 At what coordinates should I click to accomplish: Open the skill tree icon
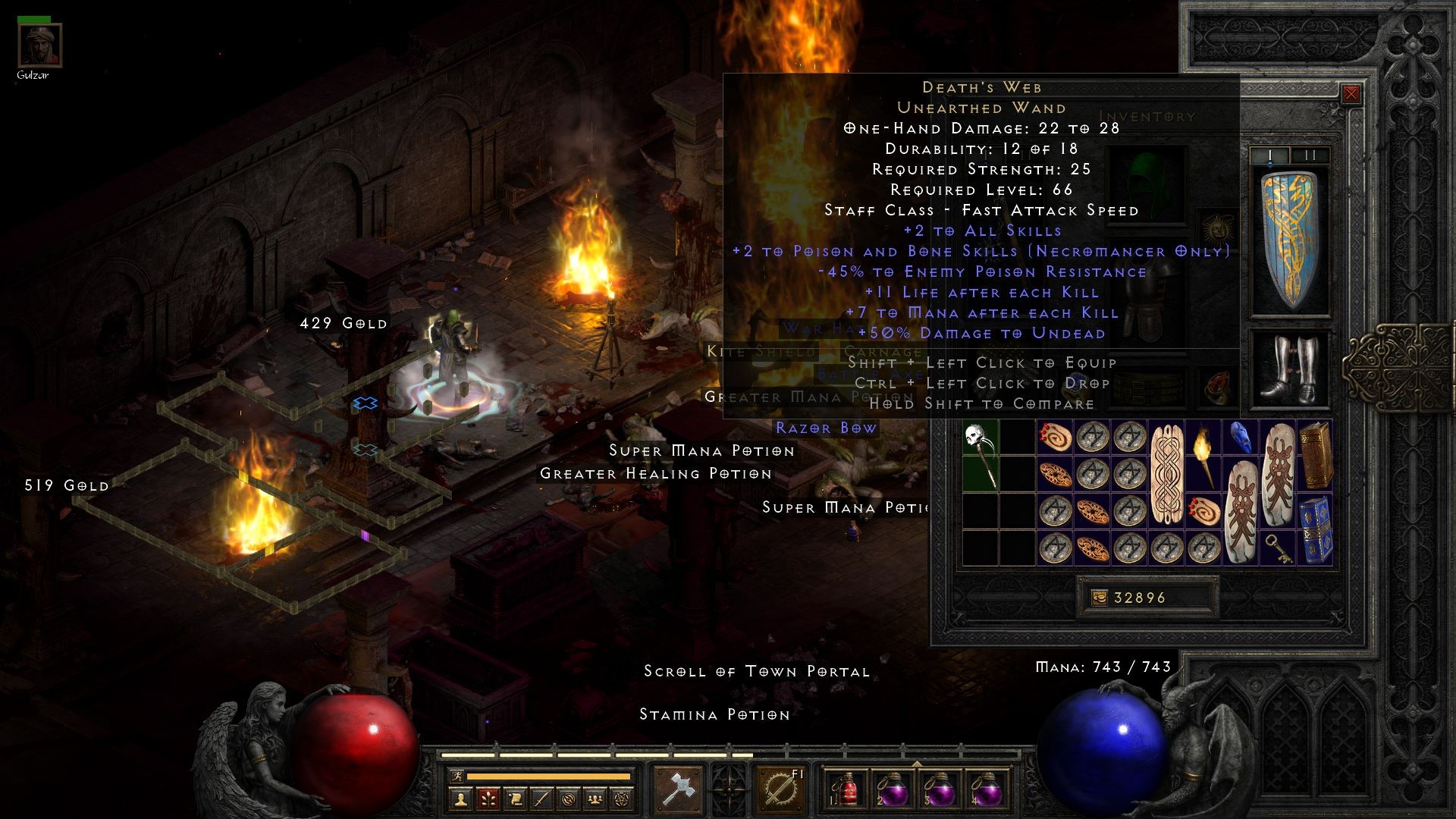tap(488, 798)
